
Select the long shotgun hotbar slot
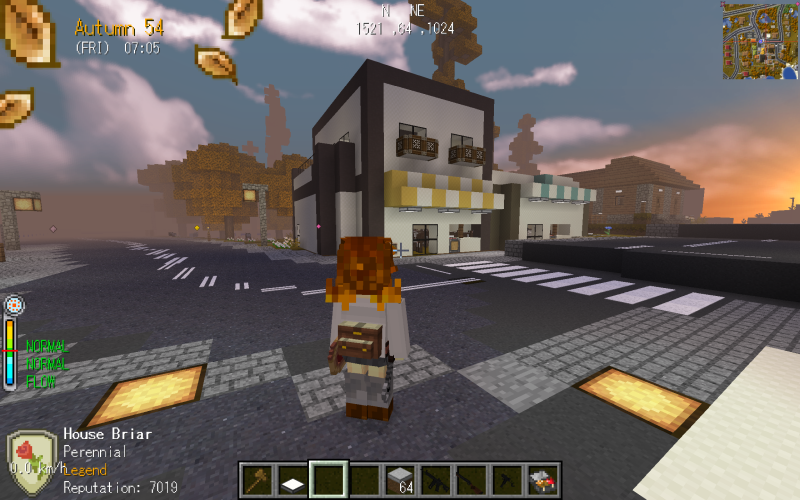coord(473,480)
